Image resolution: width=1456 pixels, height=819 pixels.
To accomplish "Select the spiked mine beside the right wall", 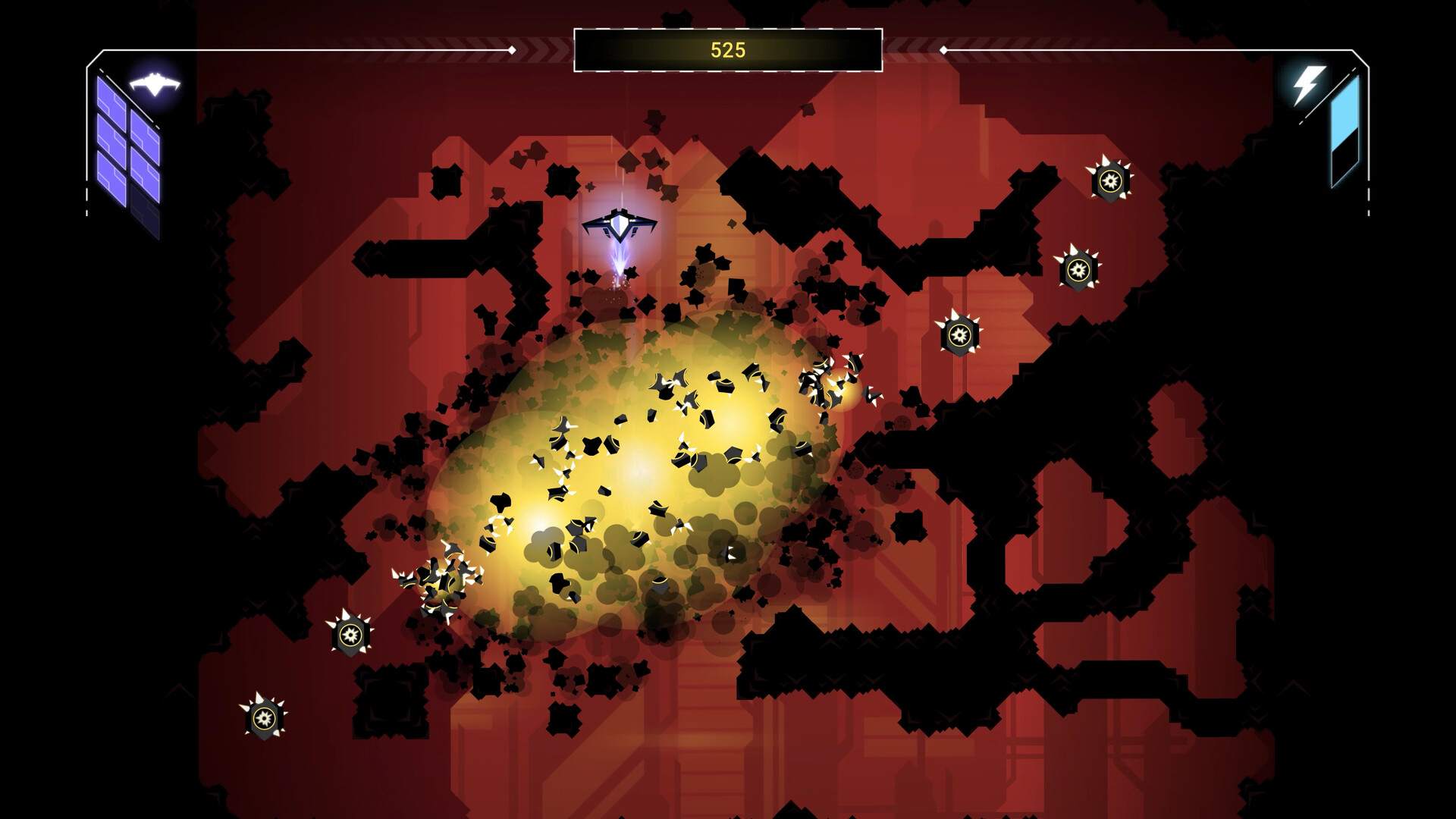I will coord(1077,268).
